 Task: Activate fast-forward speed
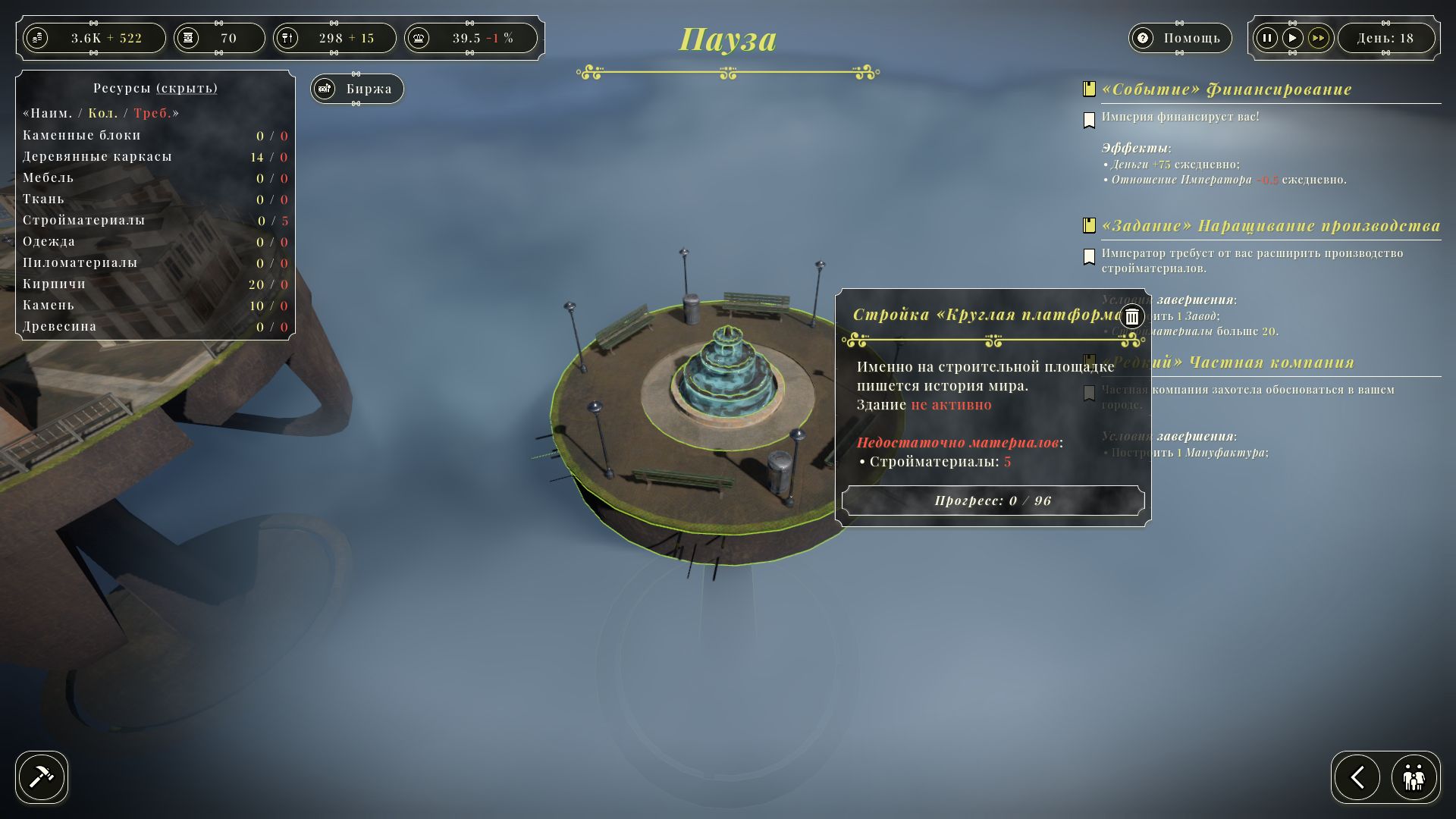tap(1319, 38)
